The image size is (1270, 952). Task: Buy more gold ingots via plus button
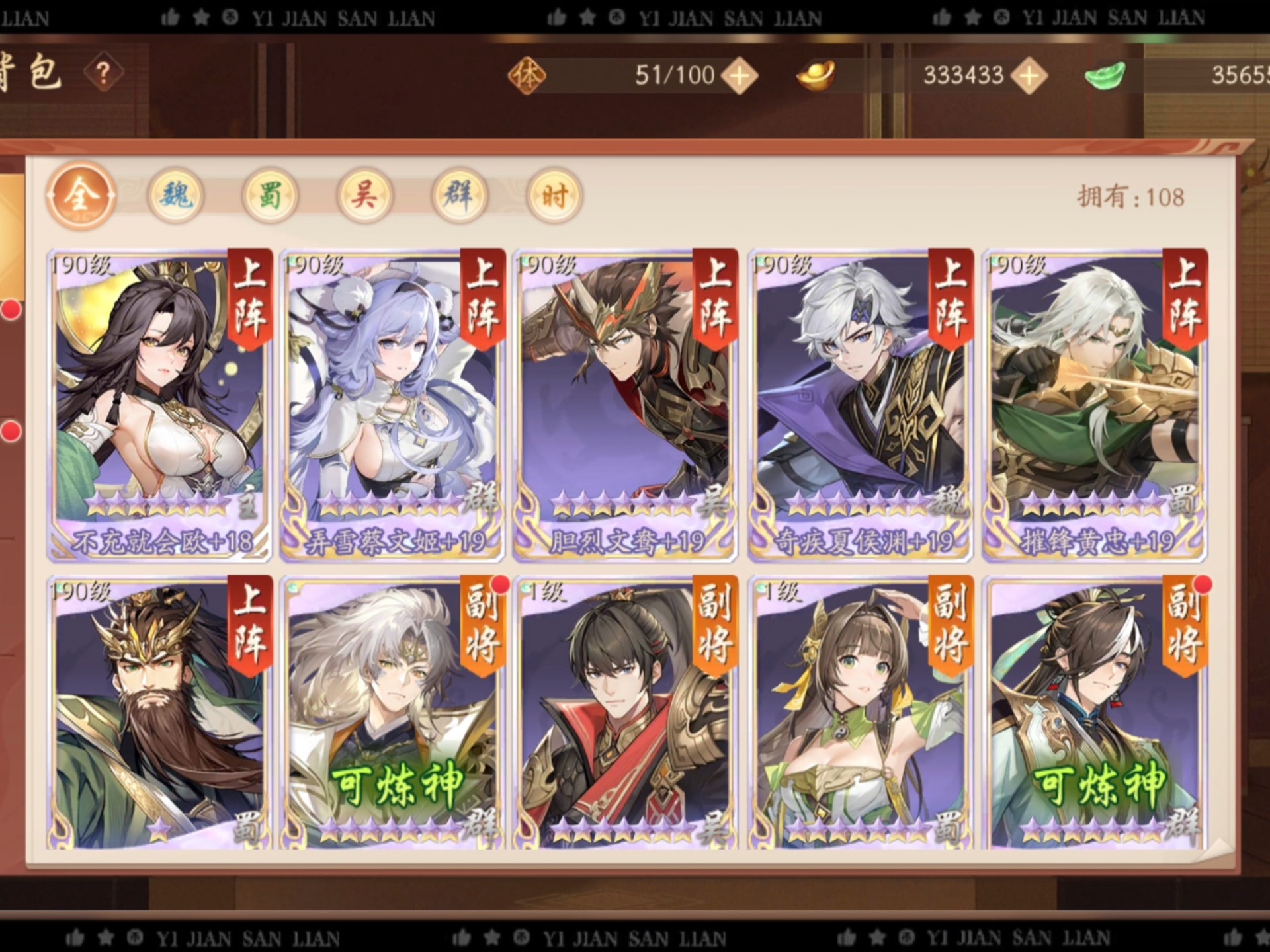(1029, 75)
